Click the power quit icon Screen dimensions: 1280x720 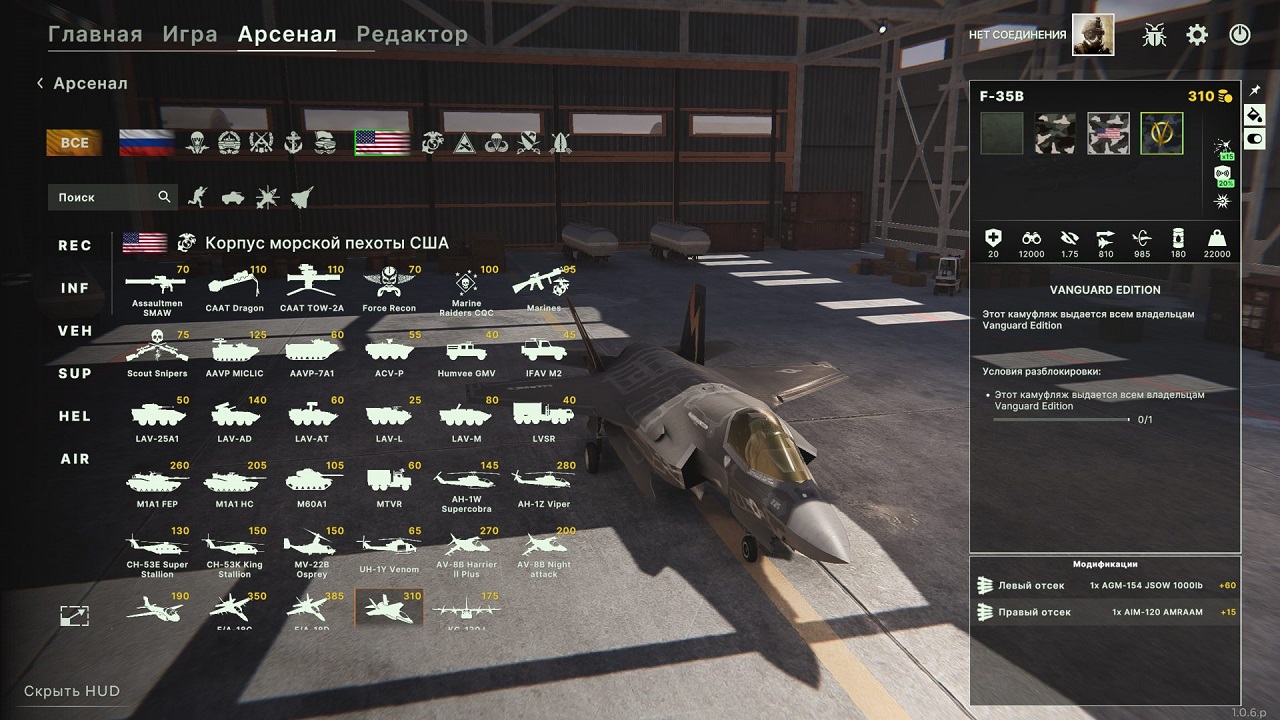pyautogui.click(x=1240, y=35)
